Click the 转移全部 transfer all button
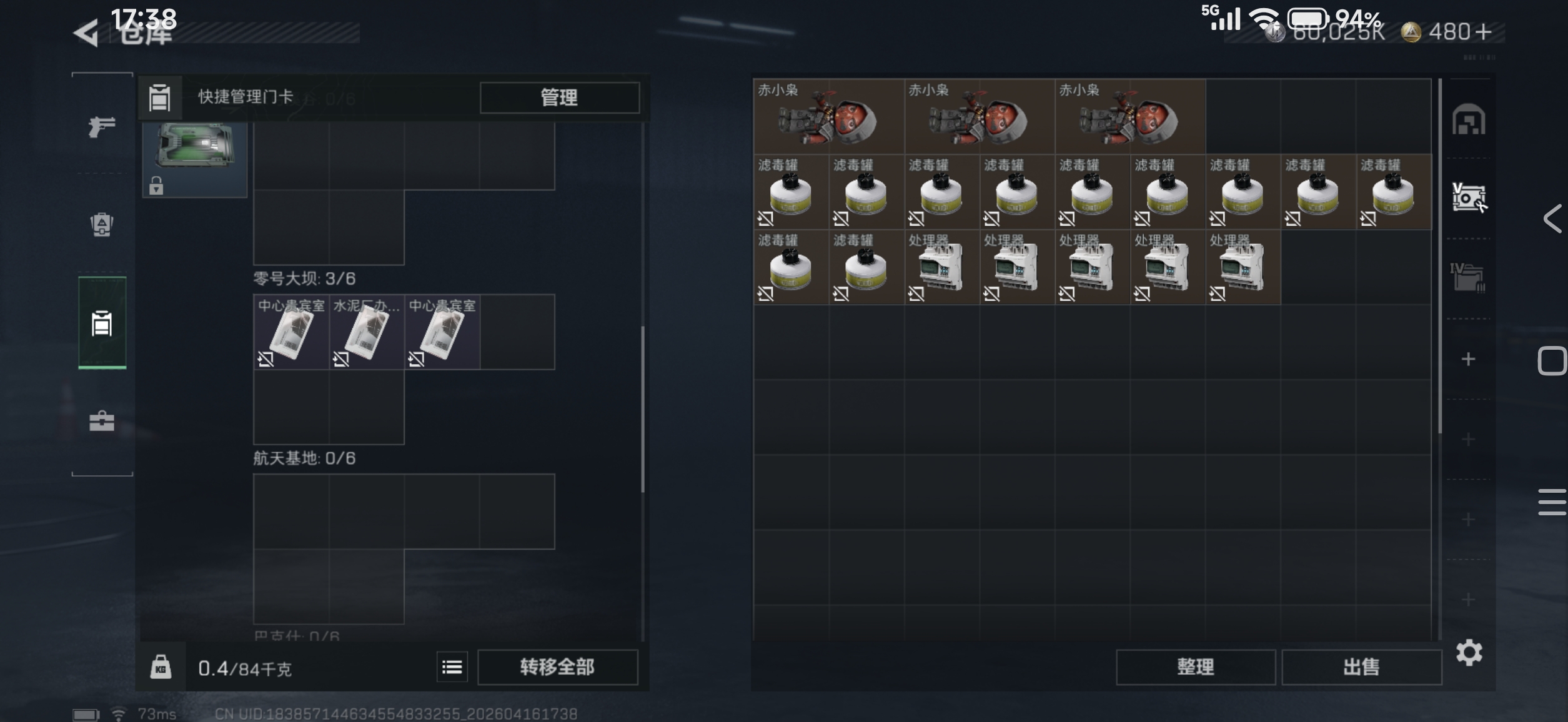 [x=557, y=667]
